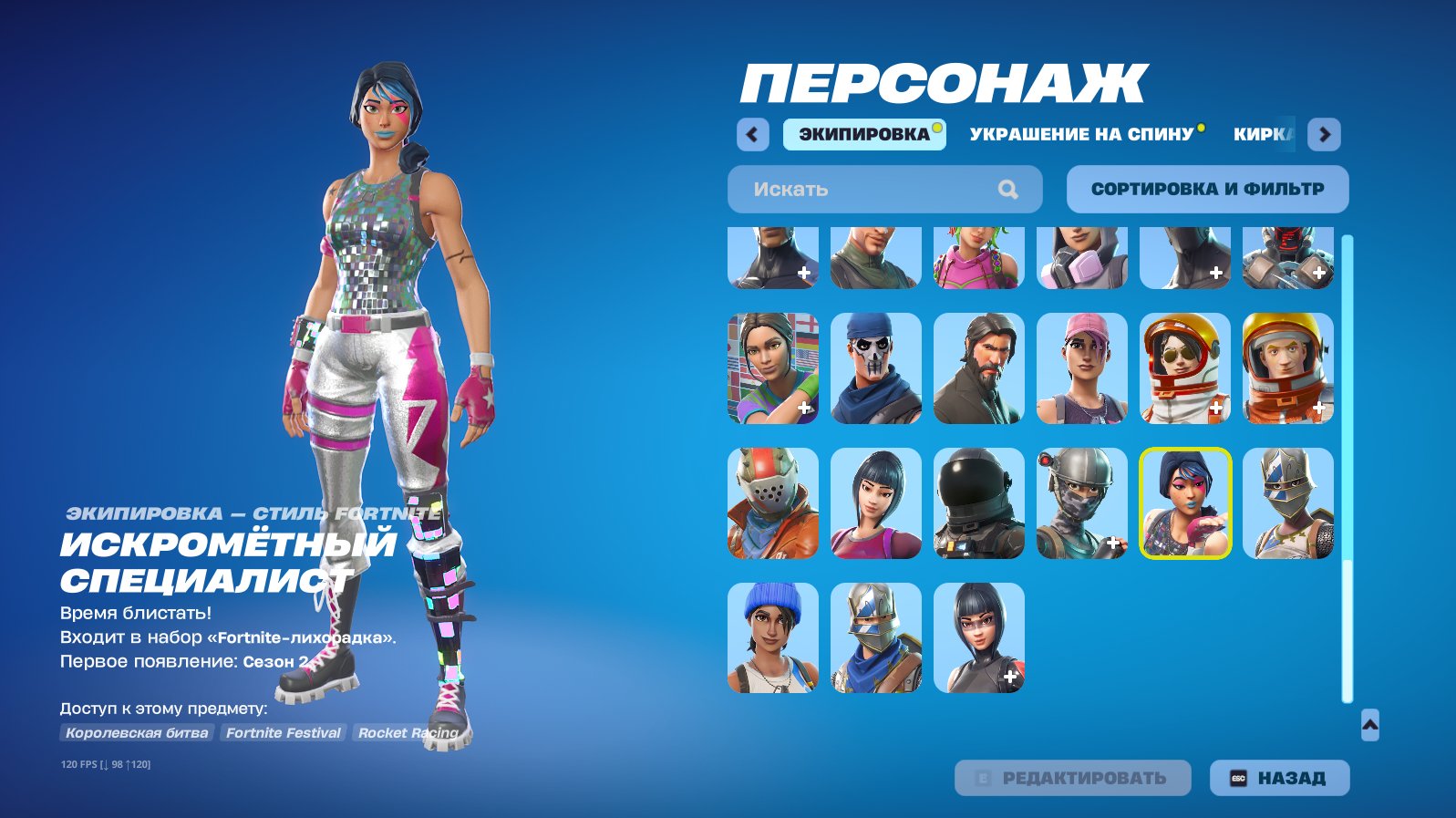Screen dimensions: 1456x818
Task: Click the plus icon on the short-haired ninja skin
Action: point(1010,676)
